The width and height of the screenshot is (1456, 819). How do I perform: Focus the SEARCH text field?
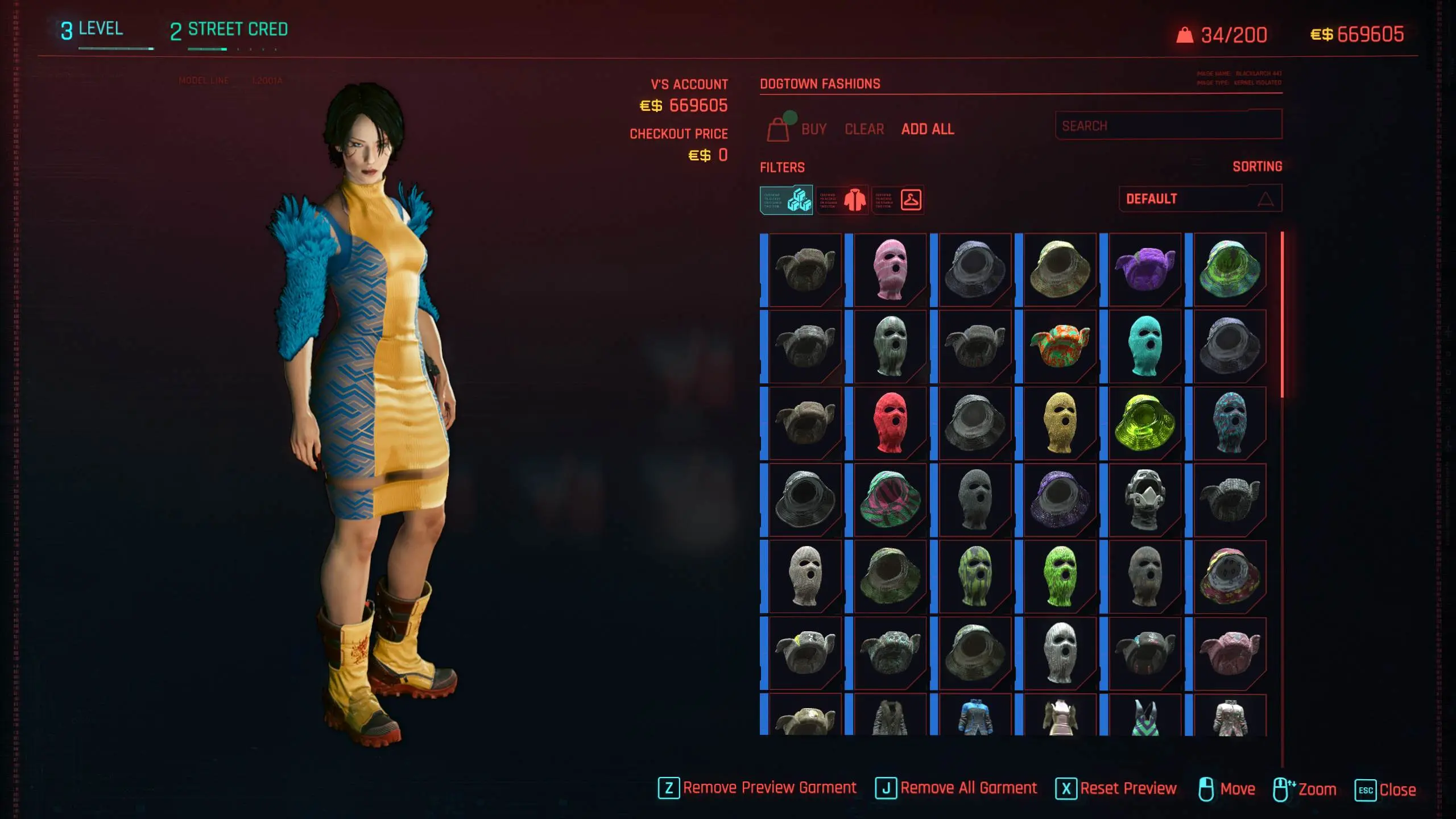click(1168, 126)
